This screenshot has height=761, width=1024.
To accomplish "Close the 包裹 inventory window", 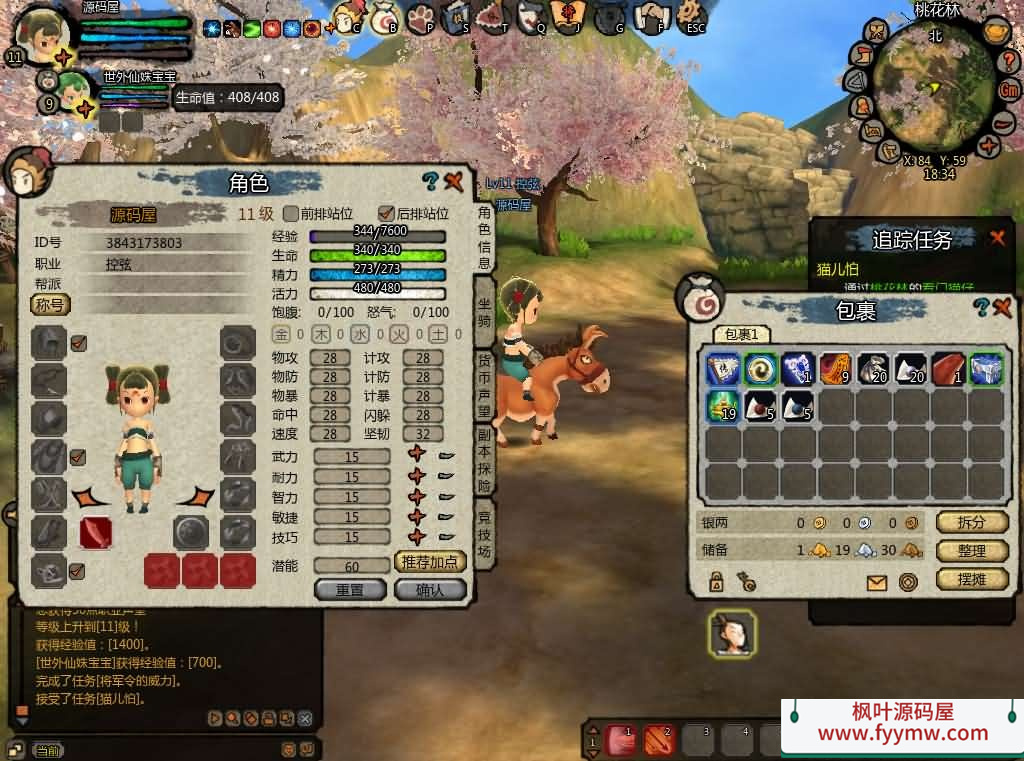I will click(1002, 308).
